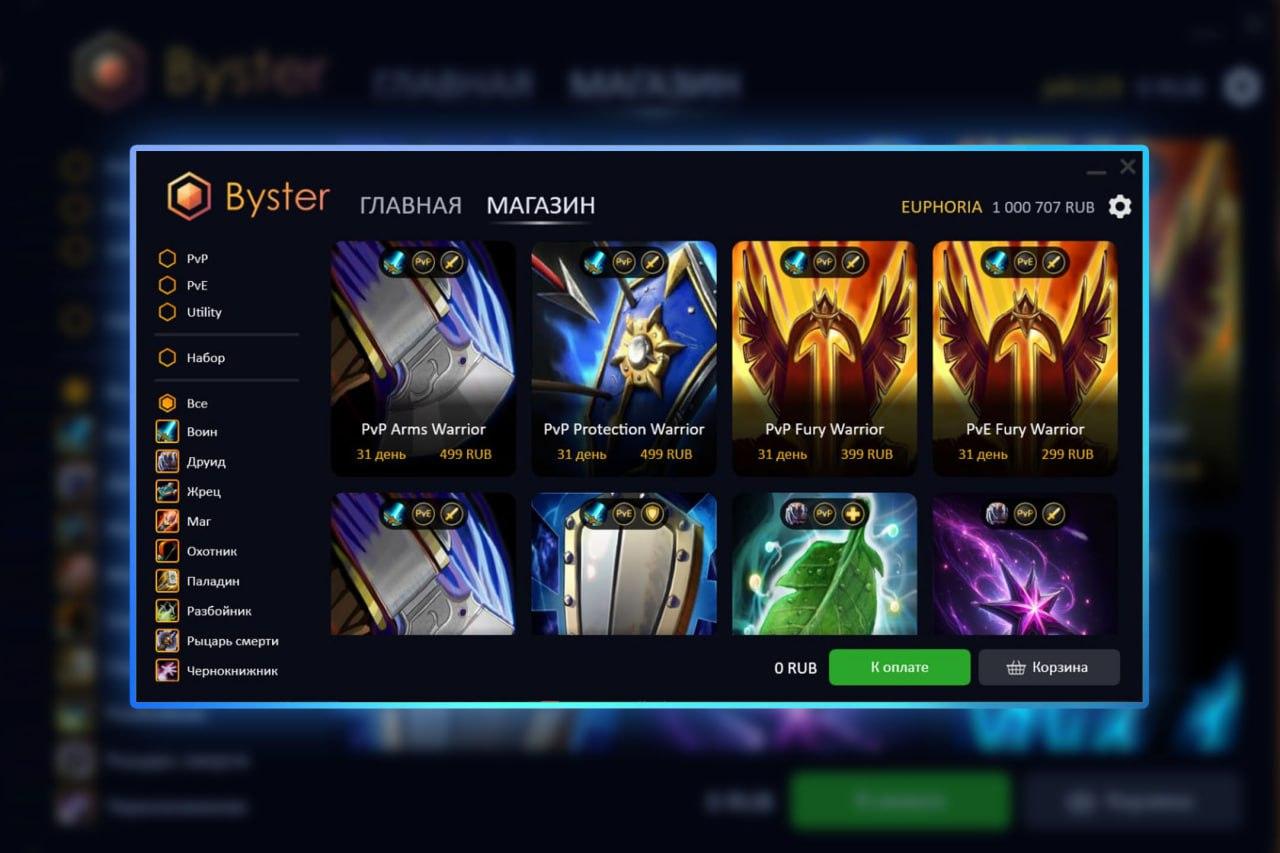Pick the PvE Fury Warrior product

click(x=1025, y=358)
